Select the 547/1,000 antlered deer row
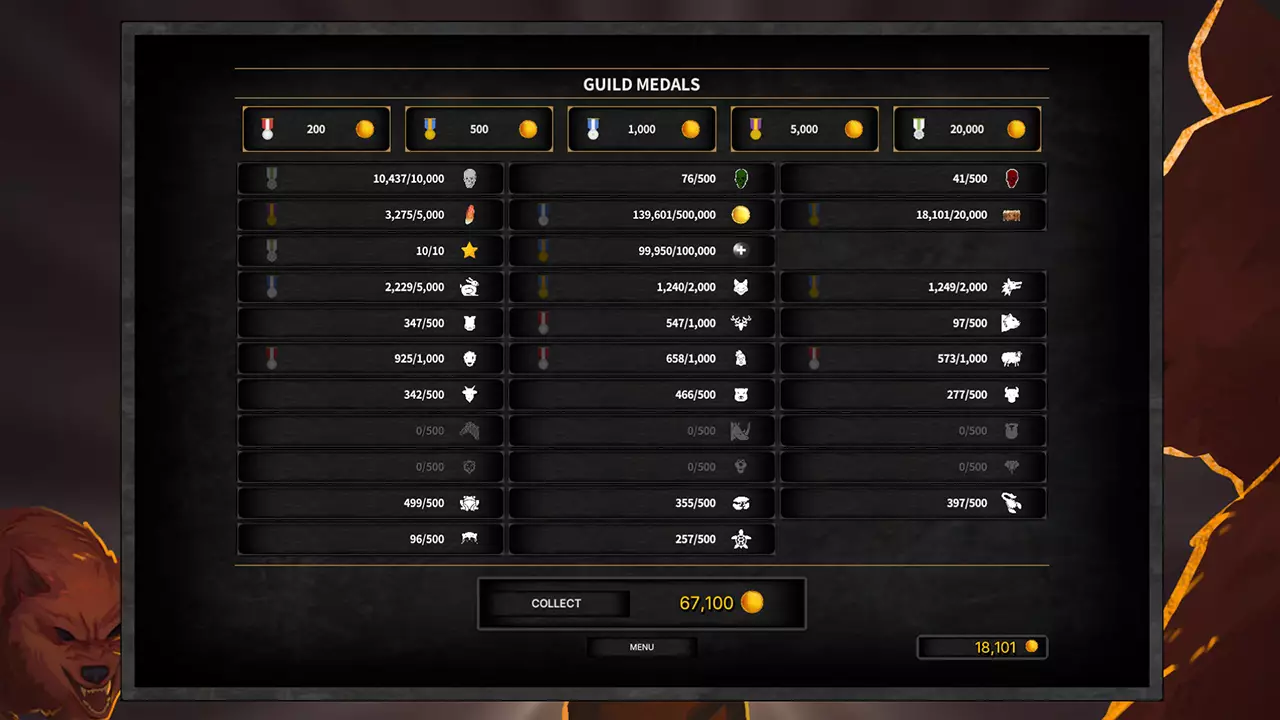The image size is (1280, 720). click(x=642, y=323)
